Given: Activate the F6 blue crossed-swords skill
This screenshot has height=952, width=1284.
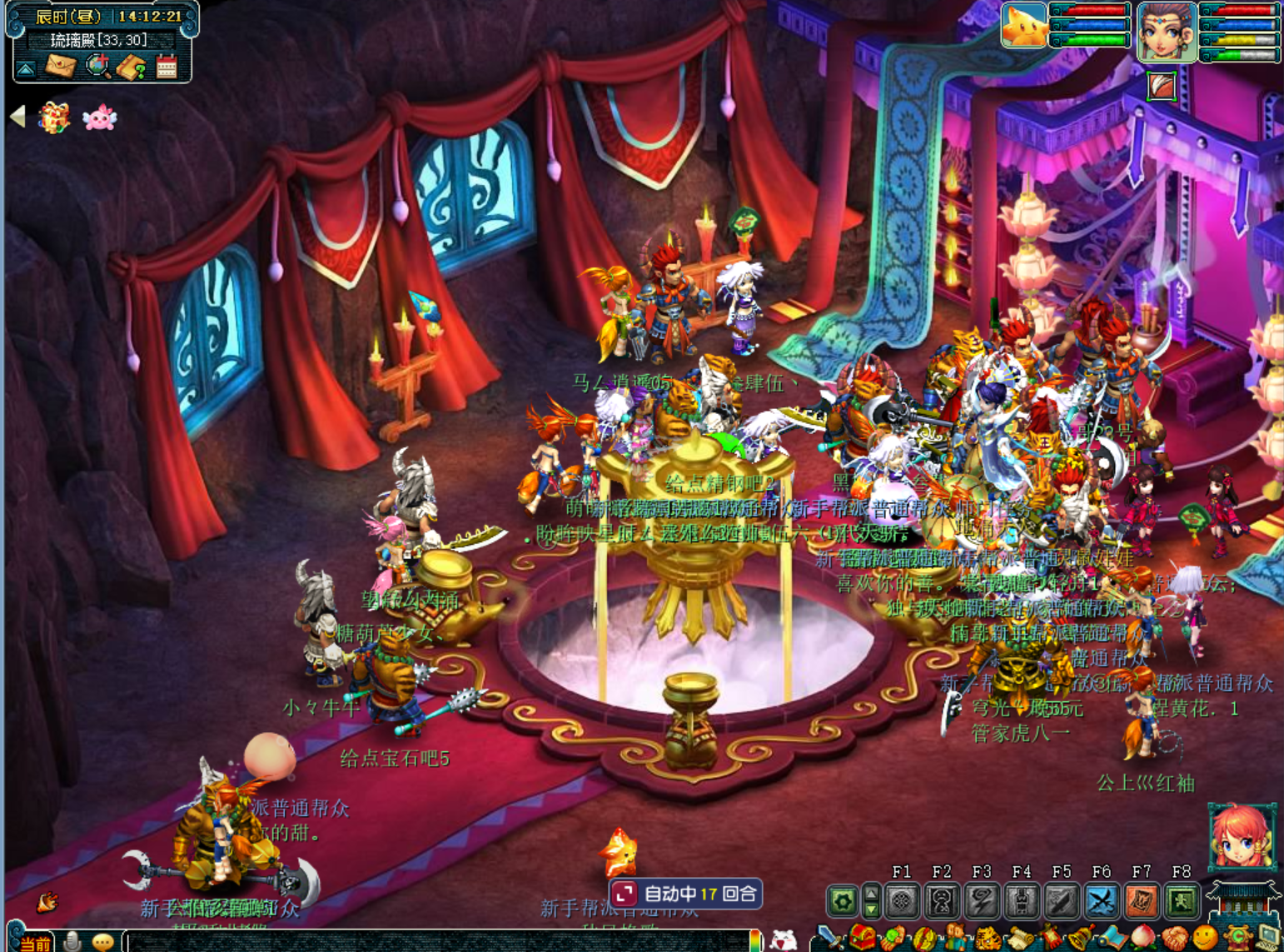Looking at the screenshot, I should pyautogui.click(x=1101, y=901).
